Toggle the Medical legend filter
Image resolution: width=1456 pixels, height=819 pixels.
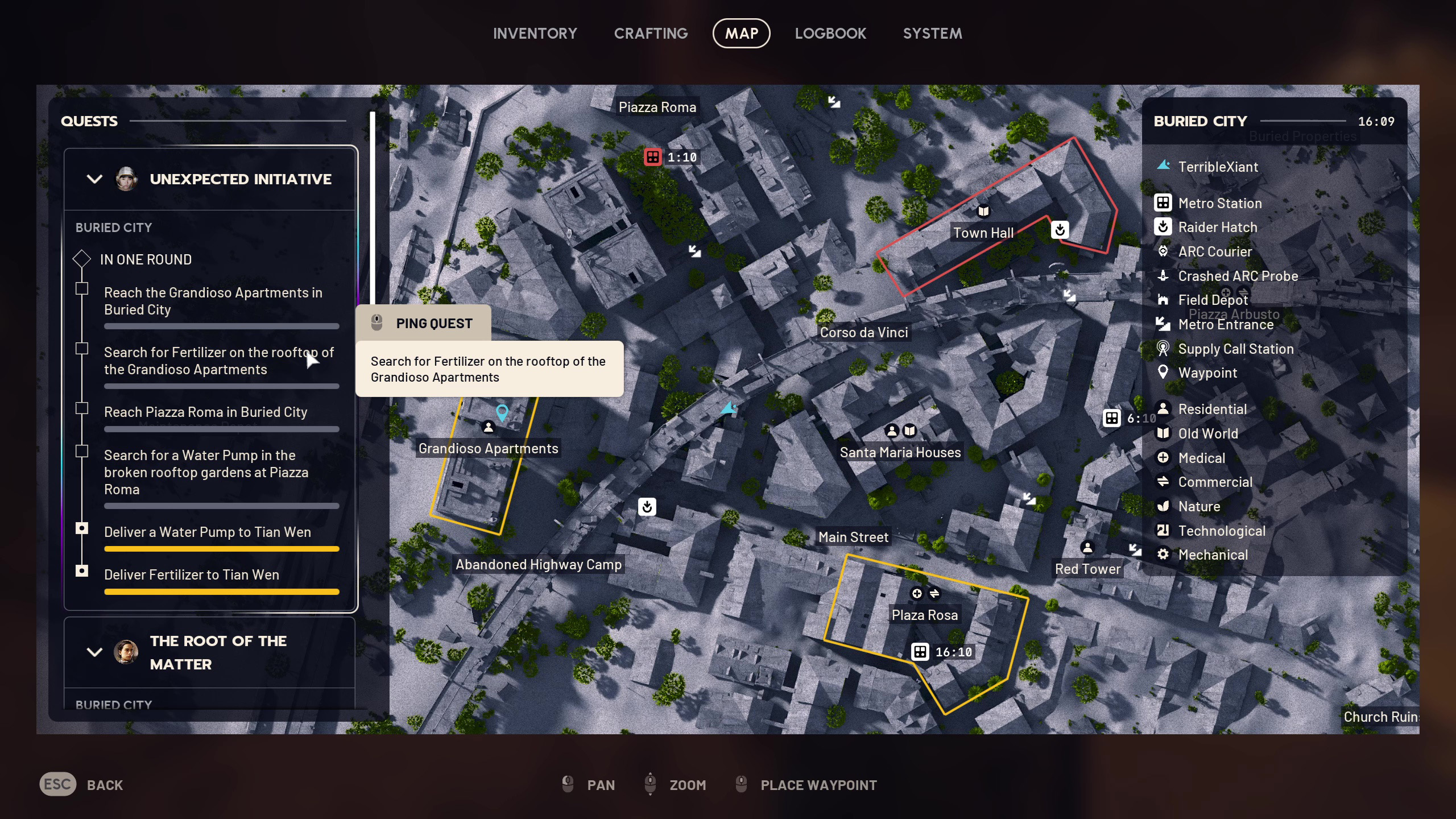pyautogui.click(x=1201, y=458)
